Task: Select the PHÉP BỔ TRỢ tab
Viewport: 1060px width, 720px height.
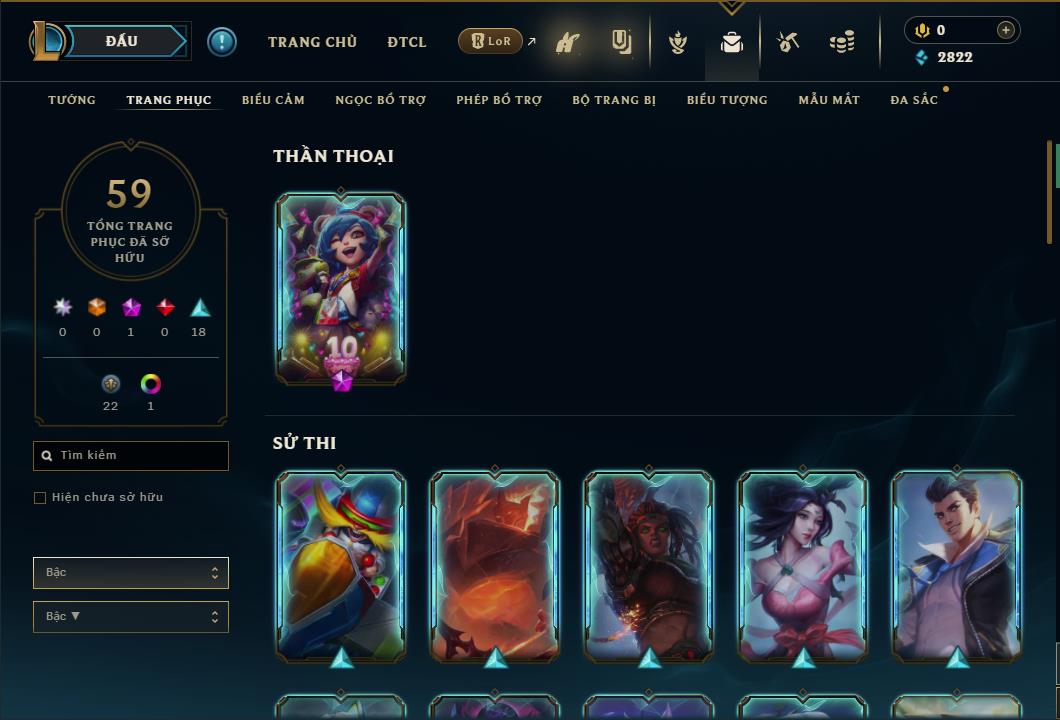Action: coord(499,100)
